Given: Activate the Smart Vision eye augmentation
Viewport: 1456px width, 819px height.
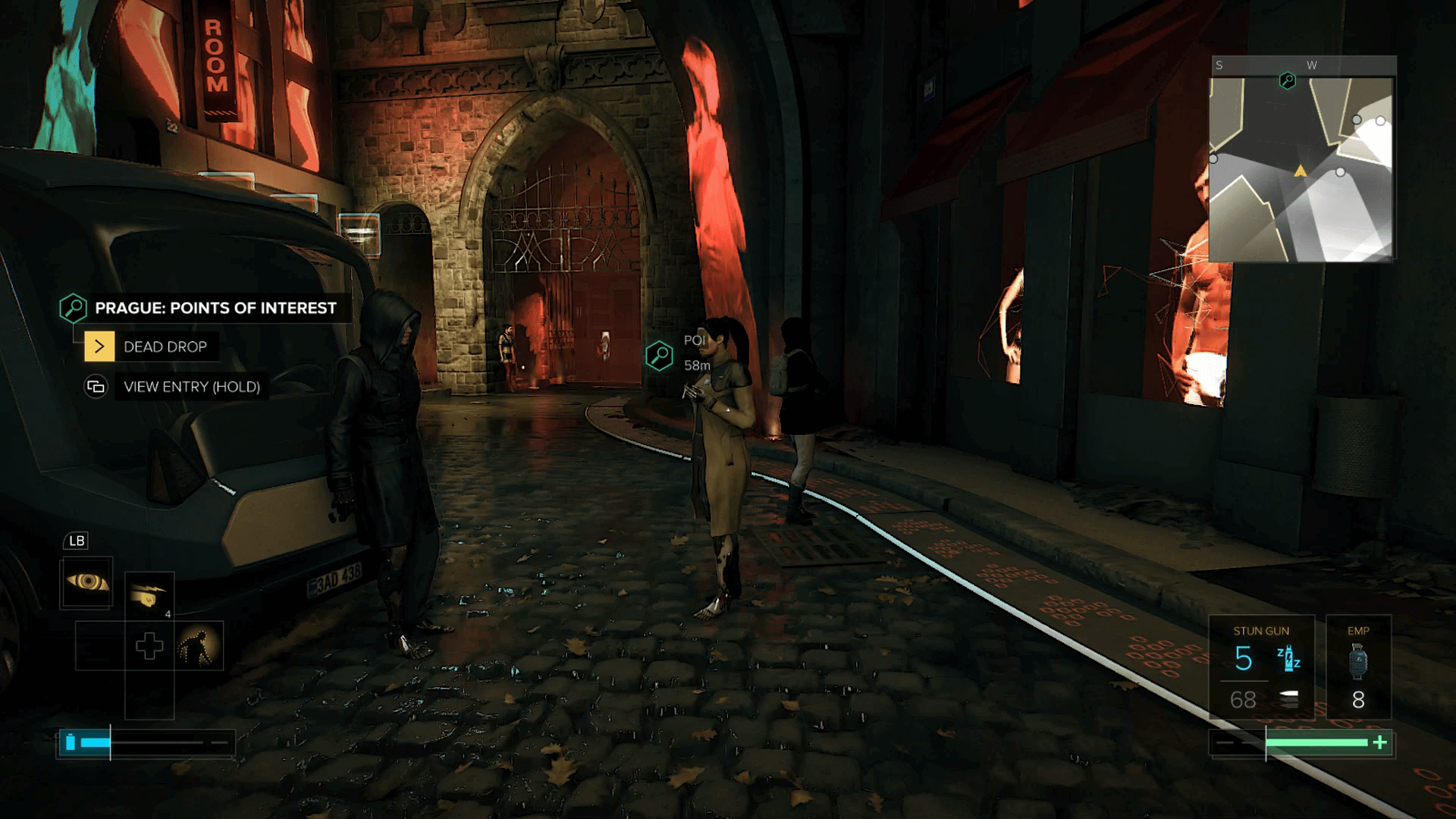Looking at the screenshot, I should click(x=87, y=582).
